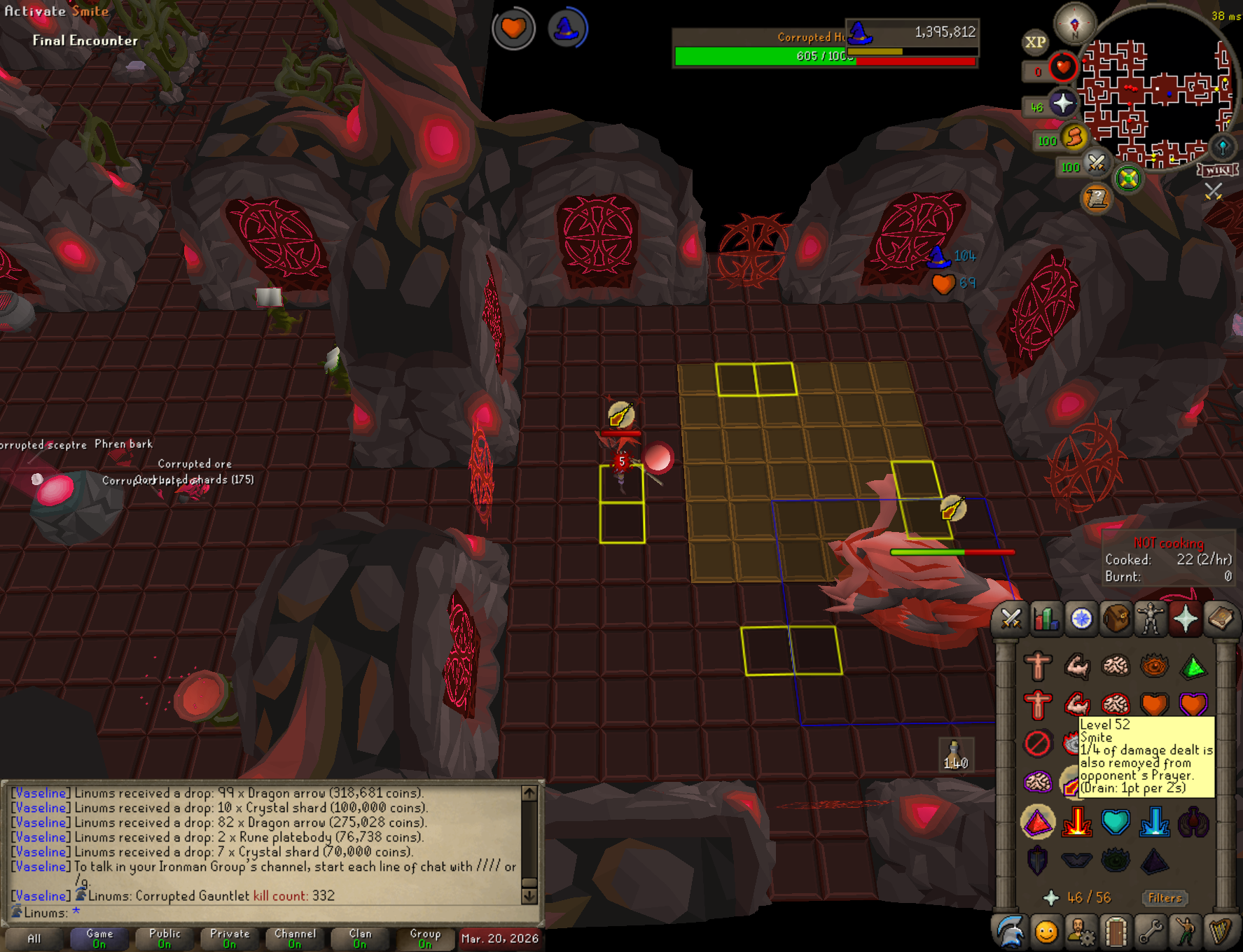
Task: Select the Clan chat filter tab
Action: pos(360,938)
